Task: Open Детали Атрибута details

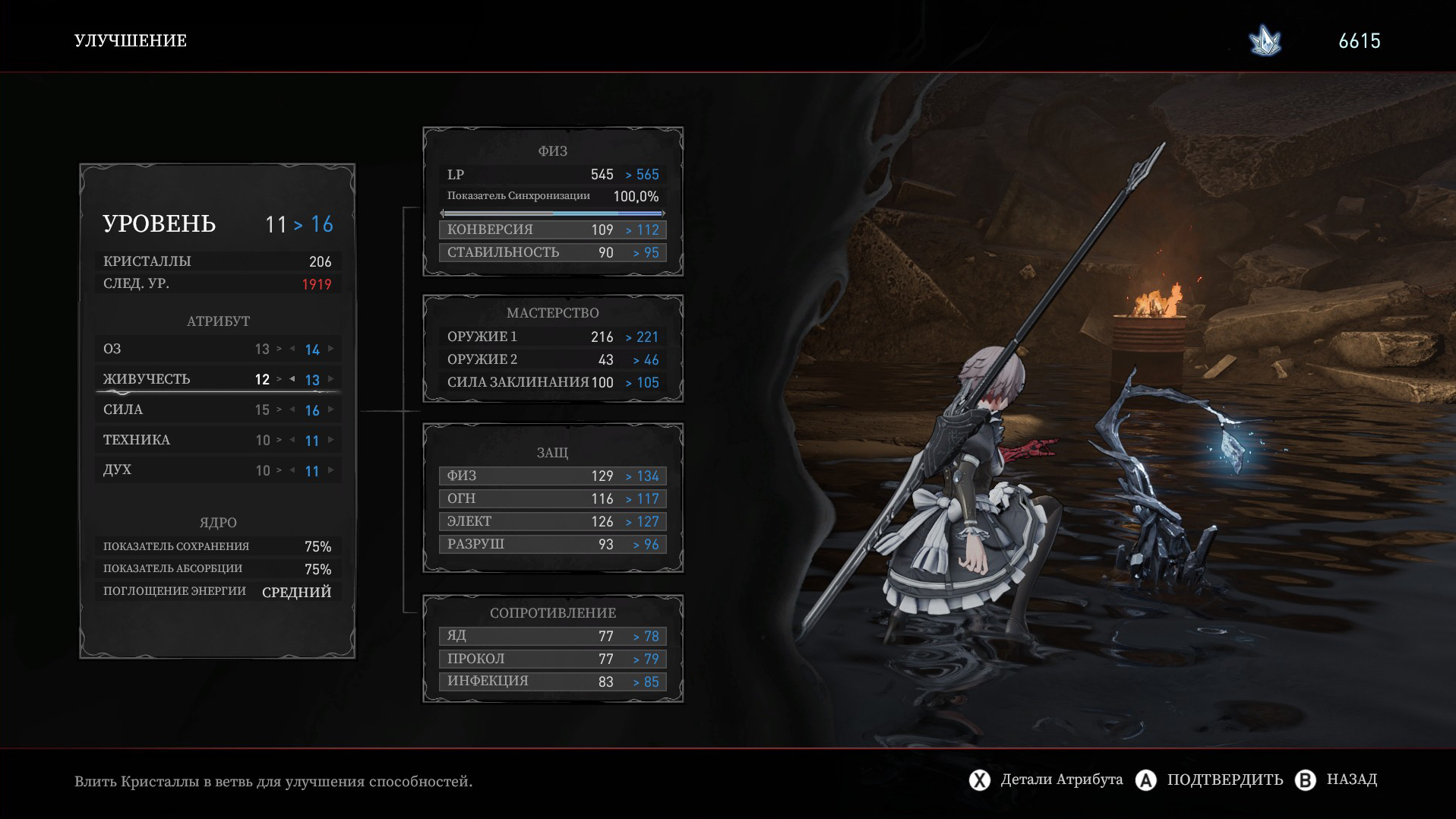Action: [1047, 779]
